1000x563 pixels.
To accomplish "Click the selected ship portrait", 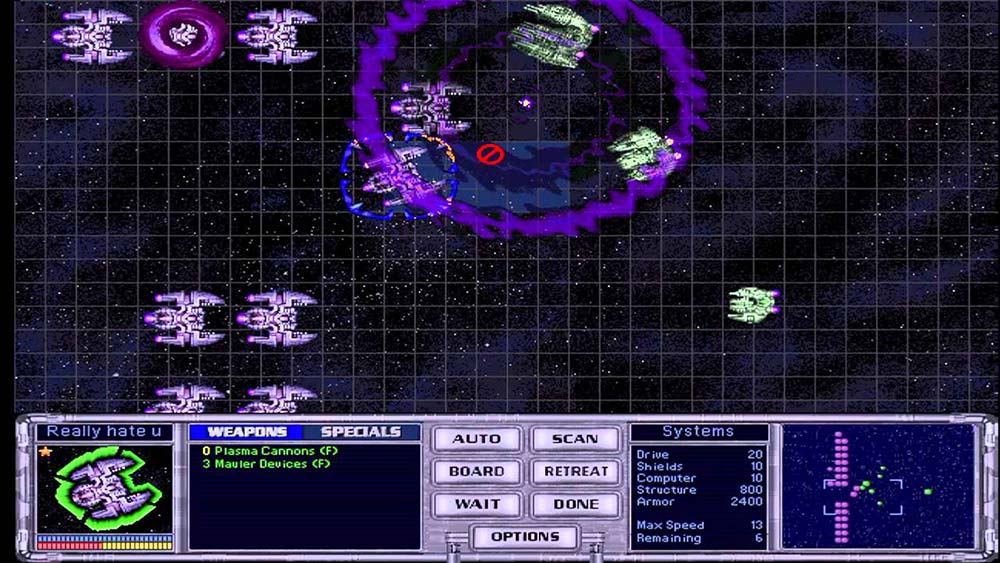I will 103,488.
